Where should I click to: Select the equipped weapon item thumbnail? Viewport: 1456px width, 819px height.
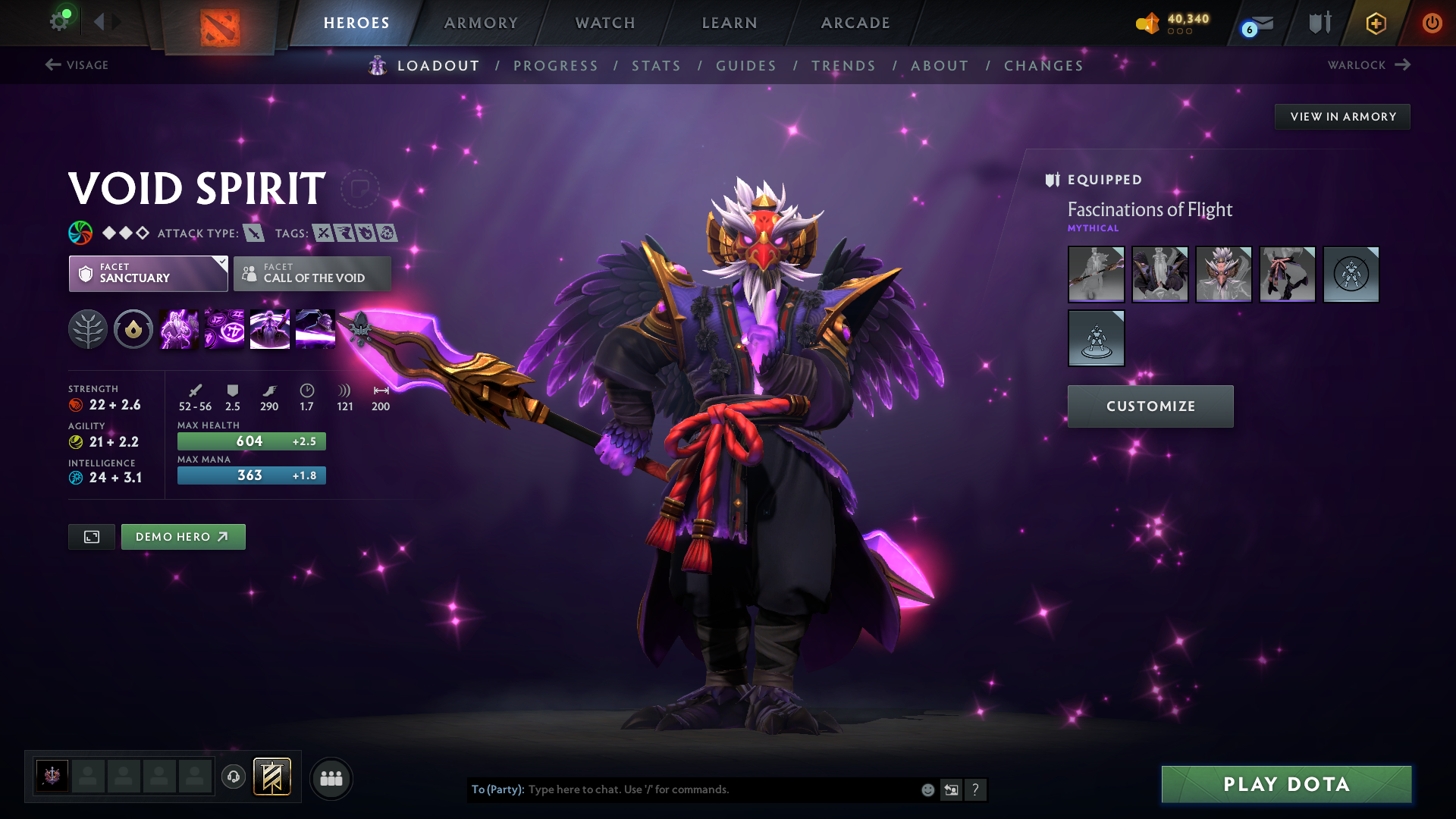click(1096, 275)
